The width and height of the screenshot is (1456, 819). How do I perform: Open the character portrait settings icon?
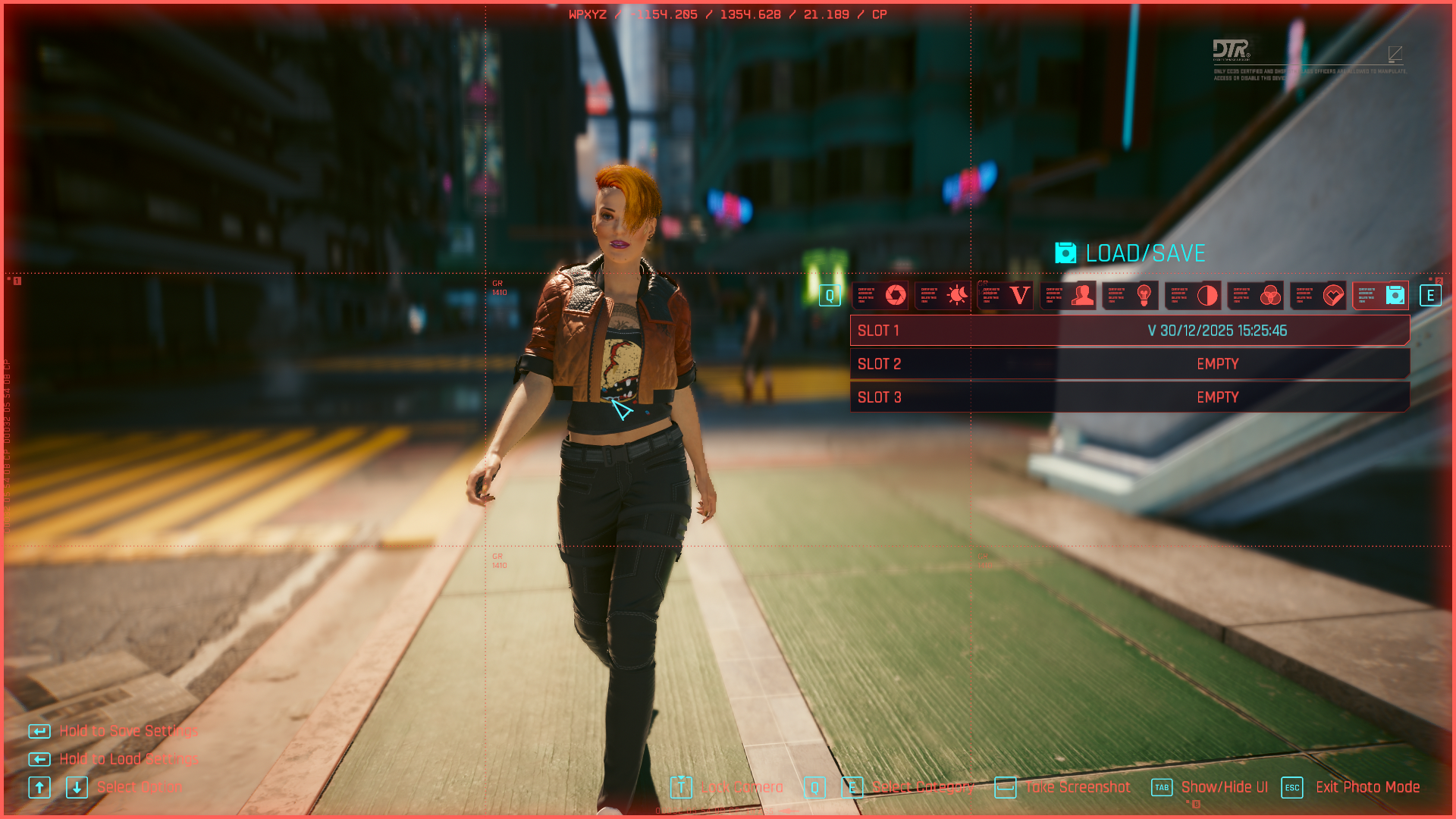click(1081, 296)
